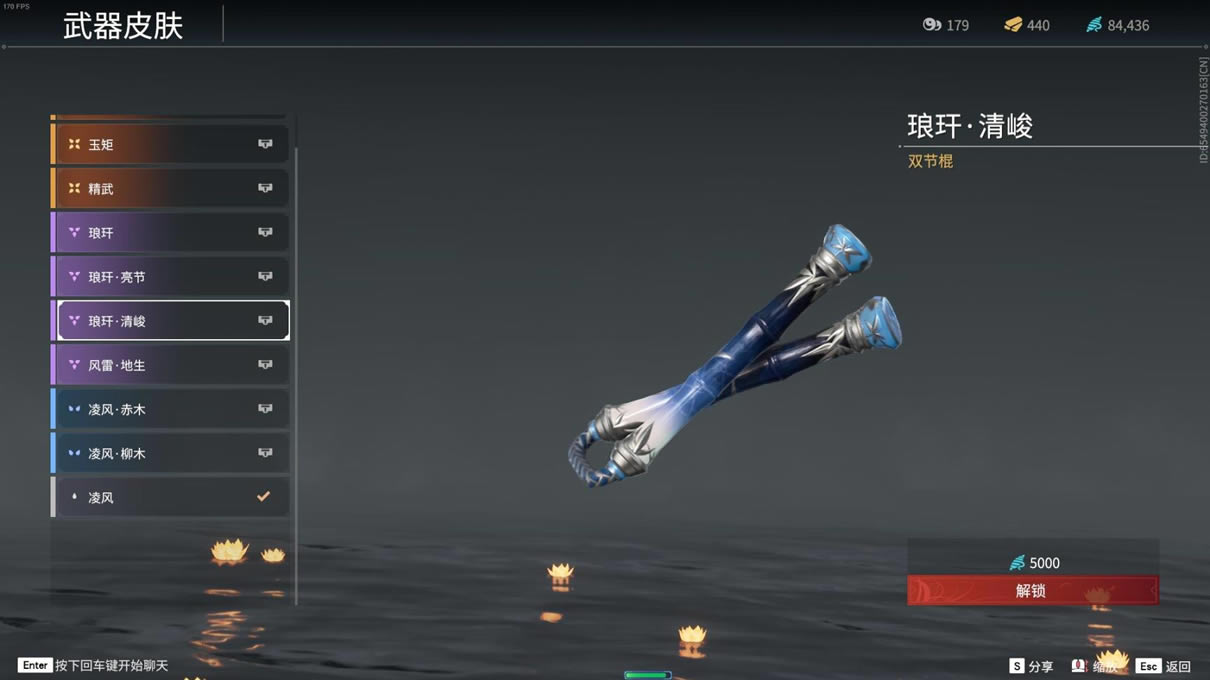Select the highlighted 琅玕·清峻 skin

[x=170, y=321]
